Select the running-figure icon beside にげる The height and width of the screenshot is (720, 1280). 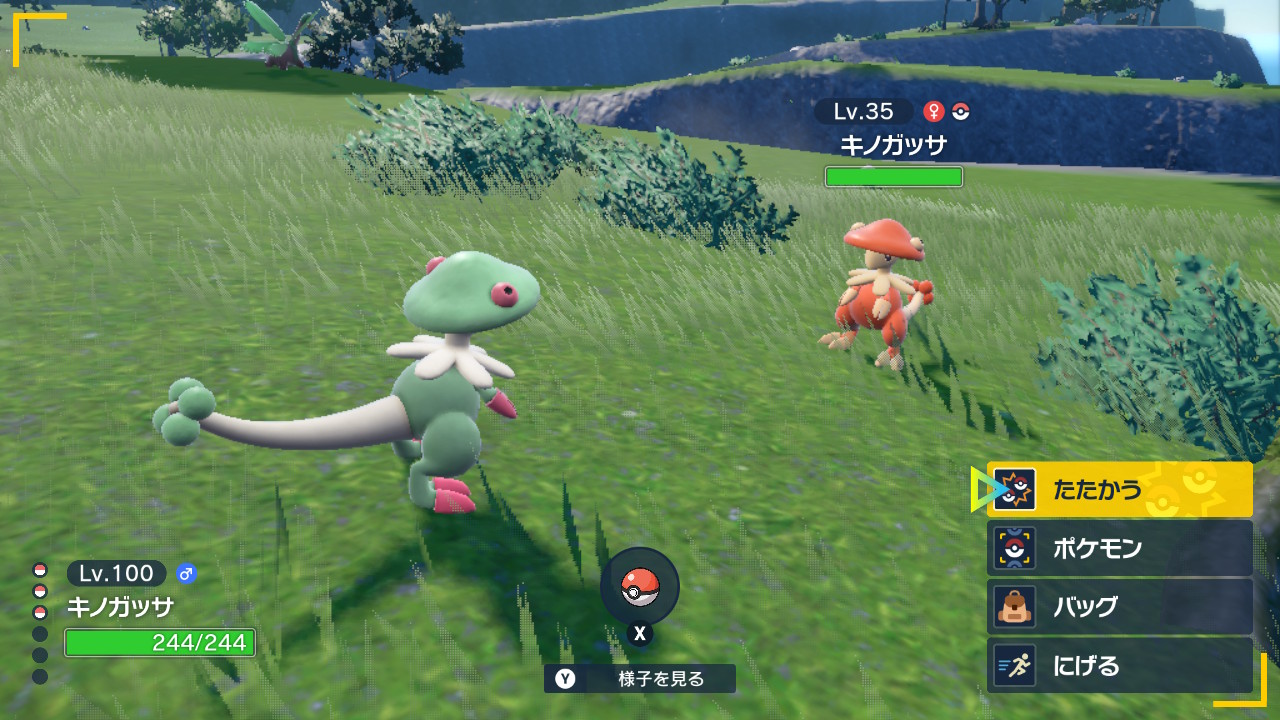pos(1017,664)
